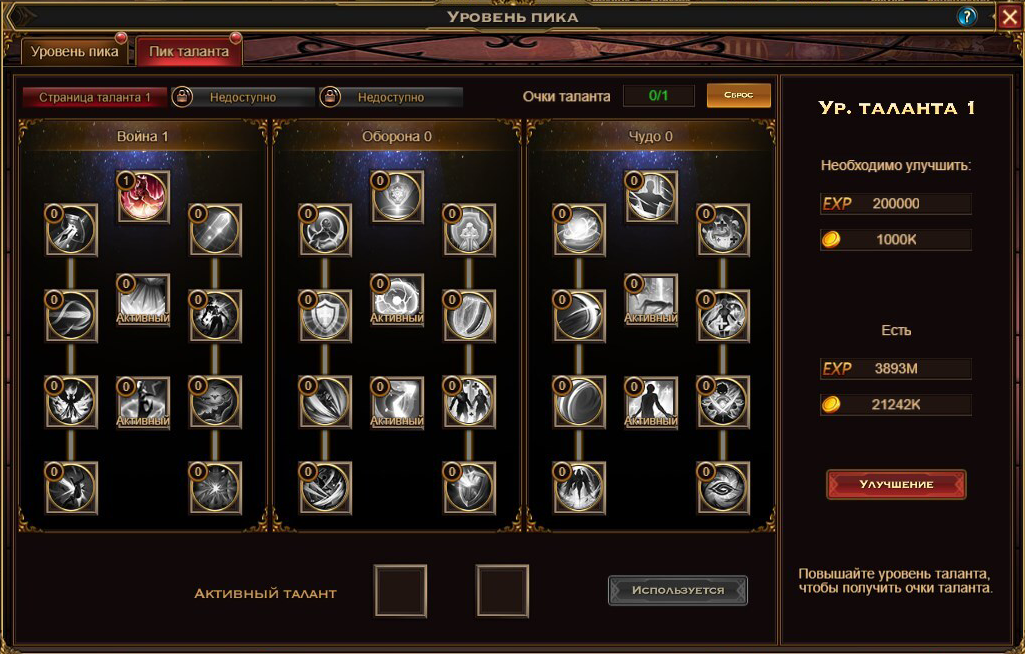1025x654 pixels.
Task: Choose the two-figures talent in Оборона
Action: click(469, 401)
